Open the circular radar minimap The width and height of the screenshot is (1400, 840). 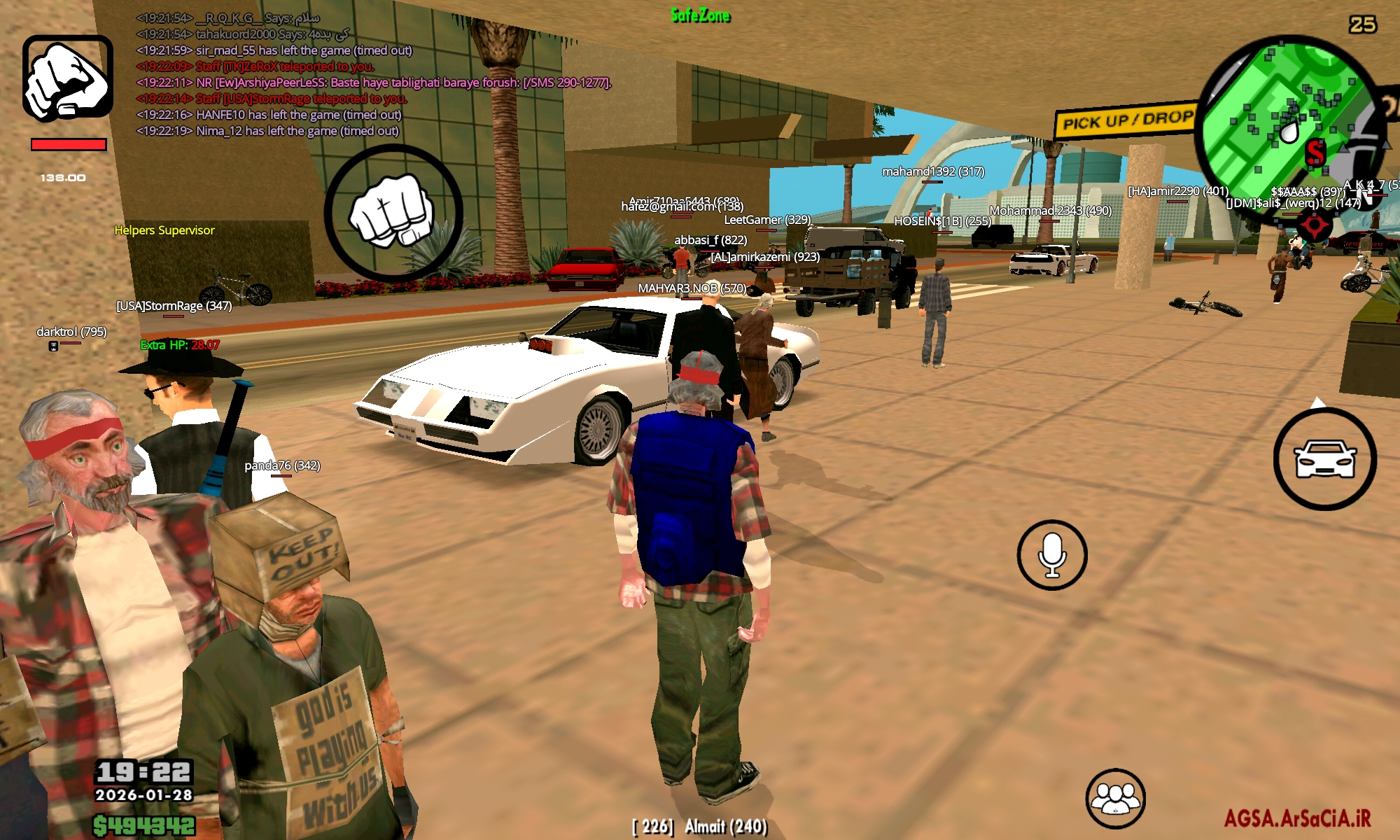point(1289,127)
